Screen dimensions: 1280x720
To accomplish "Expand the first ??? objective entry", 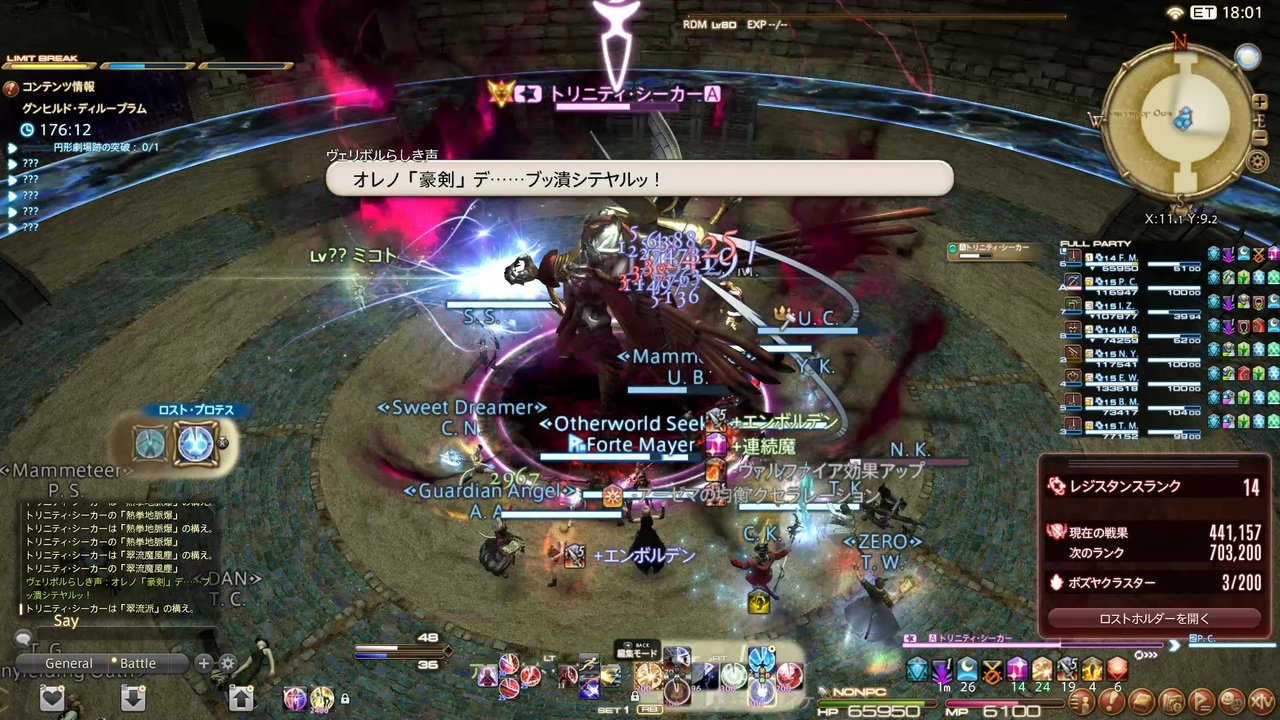I will pyautogui.click(x=12, y=163).
